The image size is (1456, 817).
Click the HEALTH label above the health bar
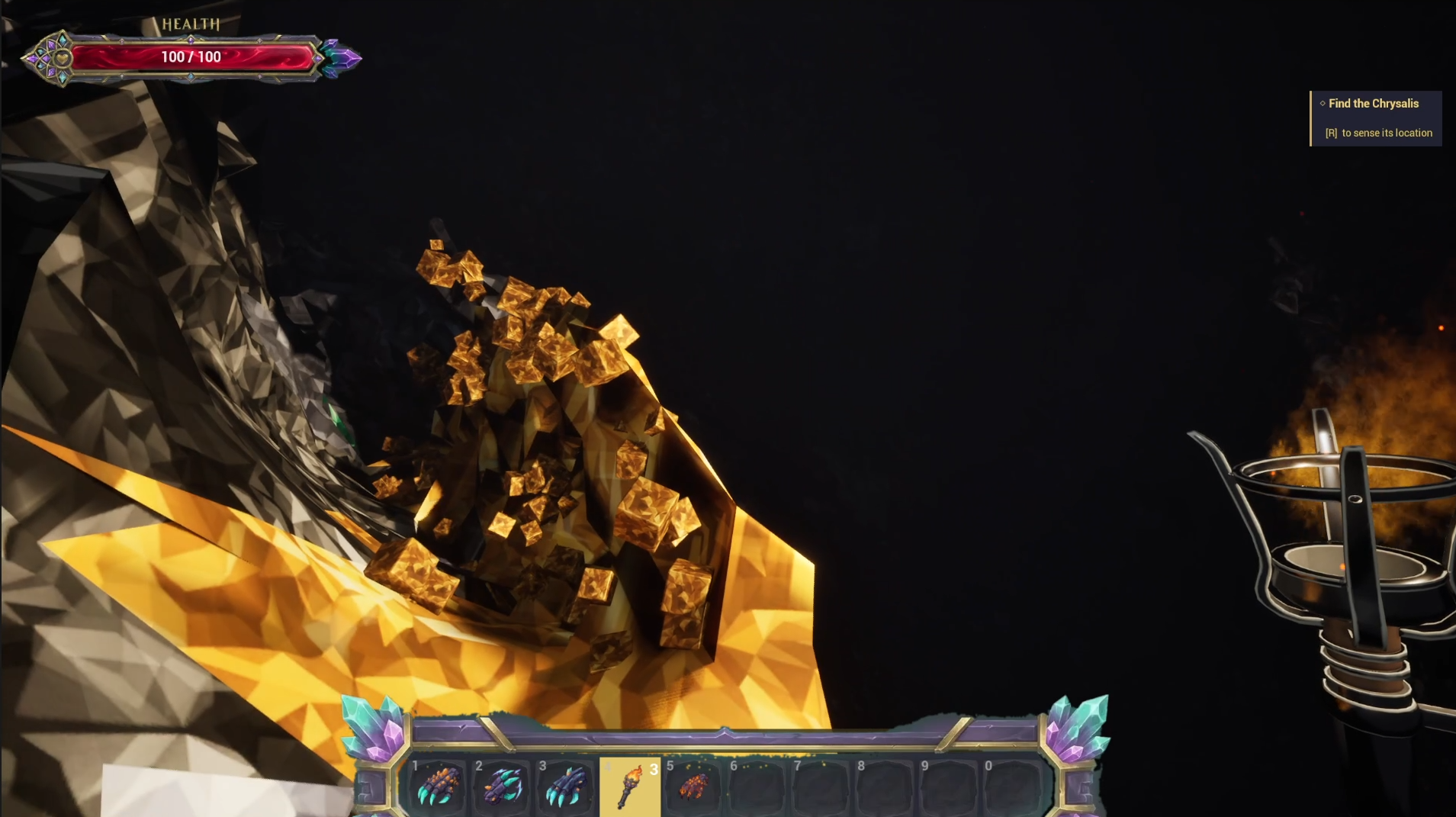[189, 24]
